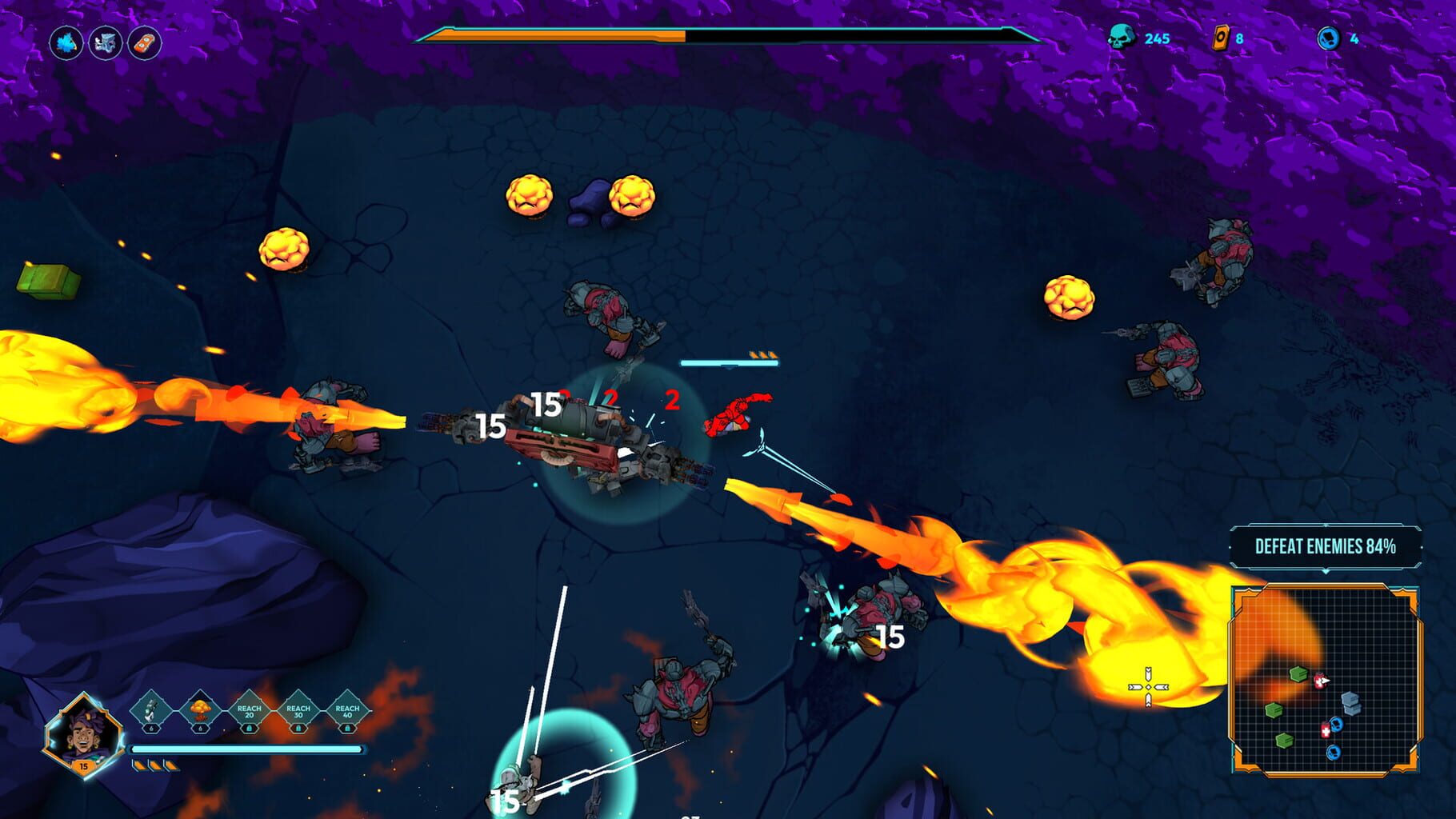The width and height of the screenshot is (1456, 819).
Task: Select the locked REACH 30 upgrade node
Action: point(298,712)
